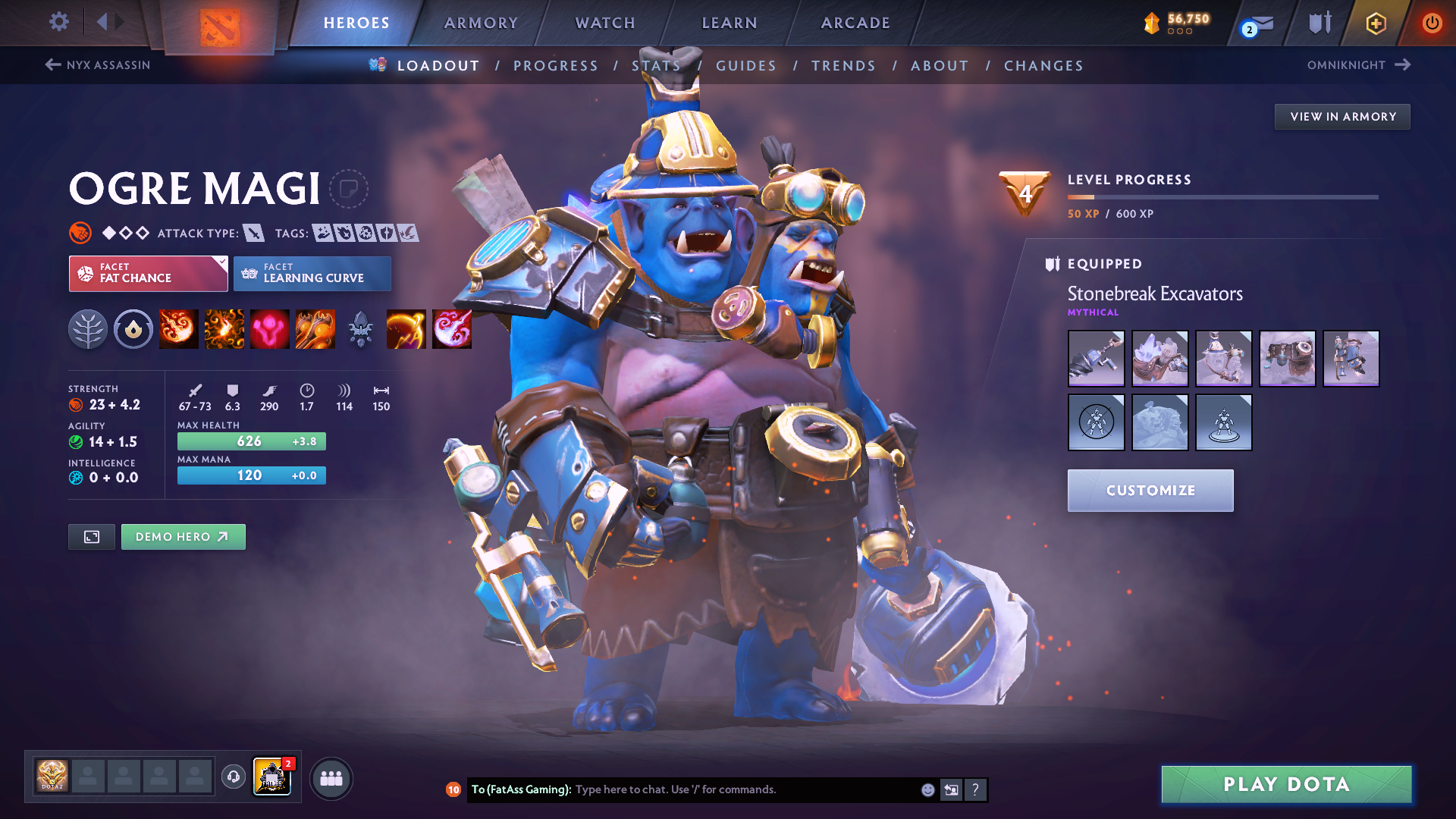Show the hero Progress section

click(556, 66)
